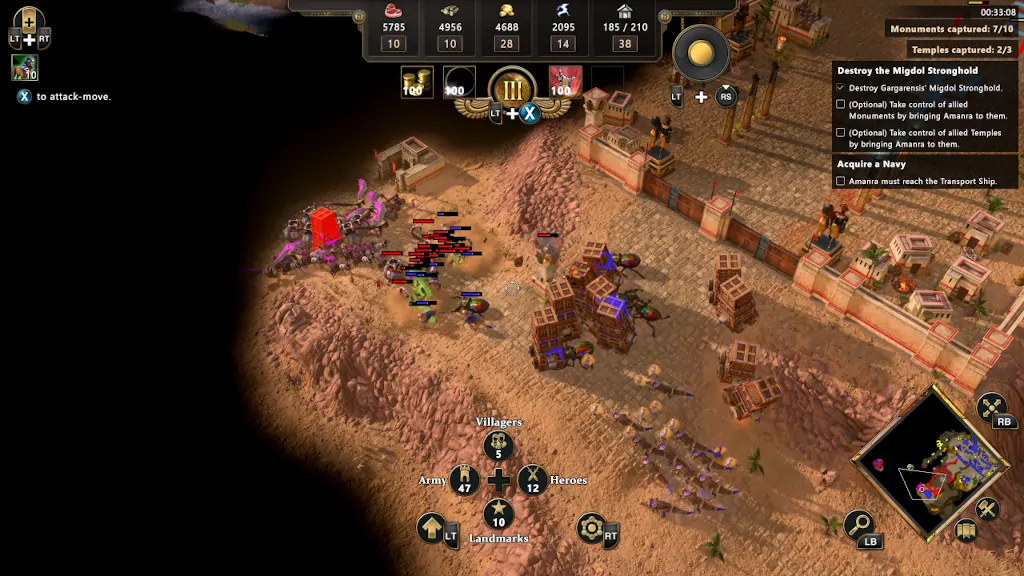
Task: Open the book icon below the minimap
Action: click(x=965, y=530)
